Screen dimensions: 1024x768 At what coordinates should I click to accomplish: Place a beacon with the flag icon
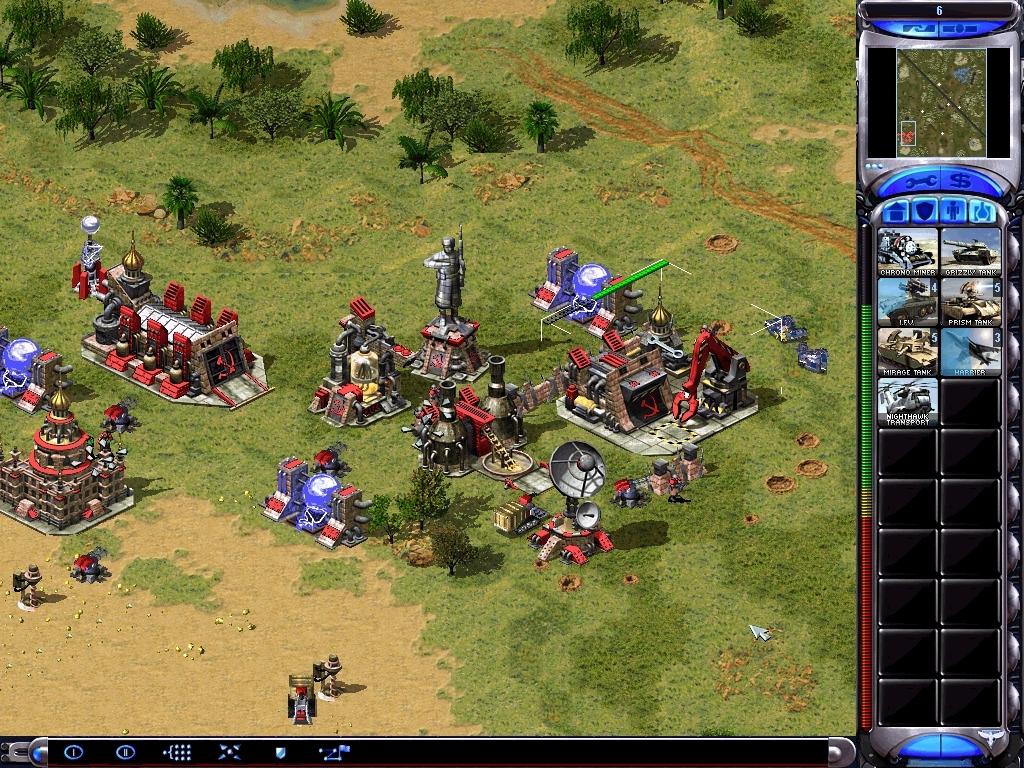click(331, 752)
